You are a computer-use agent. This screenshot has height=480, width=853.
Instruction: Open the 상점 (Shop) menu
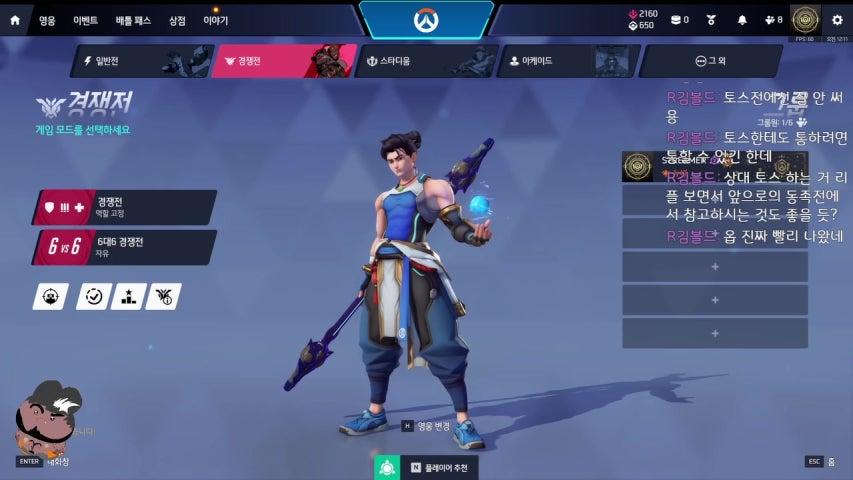(x=177, y=20)
